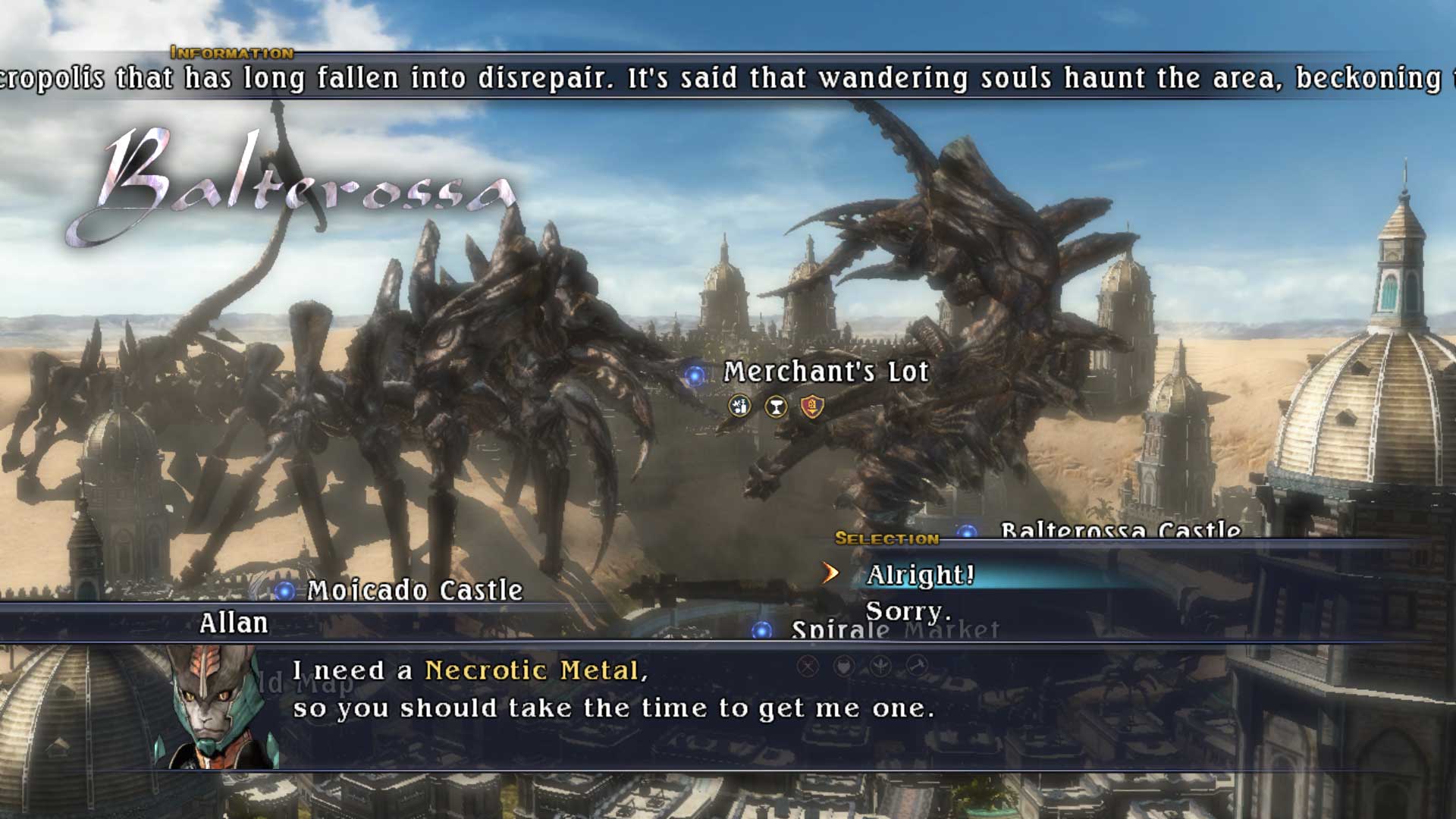Image resolution: width=1456 pixels, height=819 pixels.
Task: Toggle the blue location orb beside Moicado Castle
Action: click(x=284, y=591)
